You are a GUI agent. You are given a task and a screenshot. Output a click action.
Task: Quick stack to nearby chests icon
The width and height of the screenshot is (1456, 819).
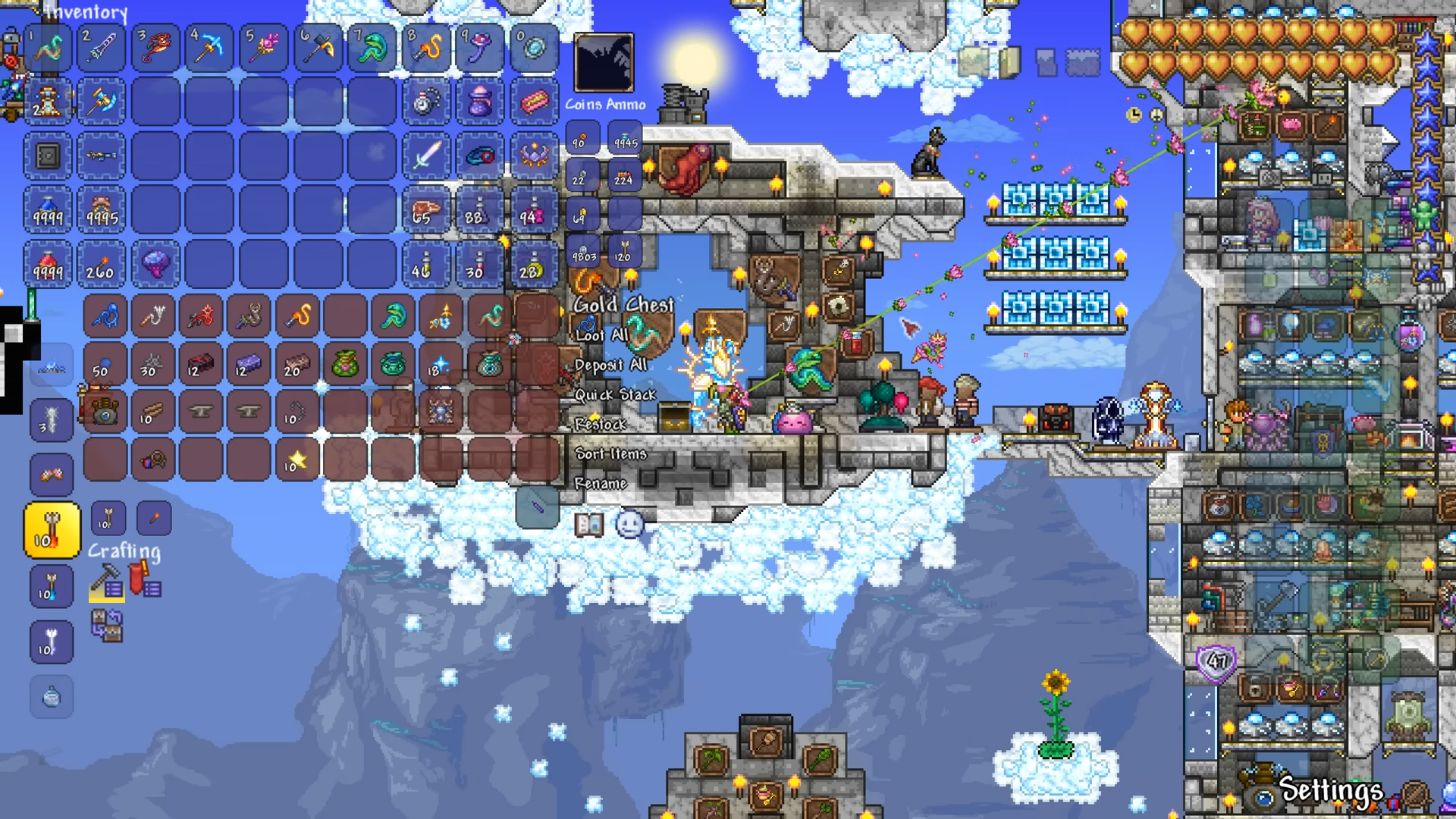click(107, 626)
